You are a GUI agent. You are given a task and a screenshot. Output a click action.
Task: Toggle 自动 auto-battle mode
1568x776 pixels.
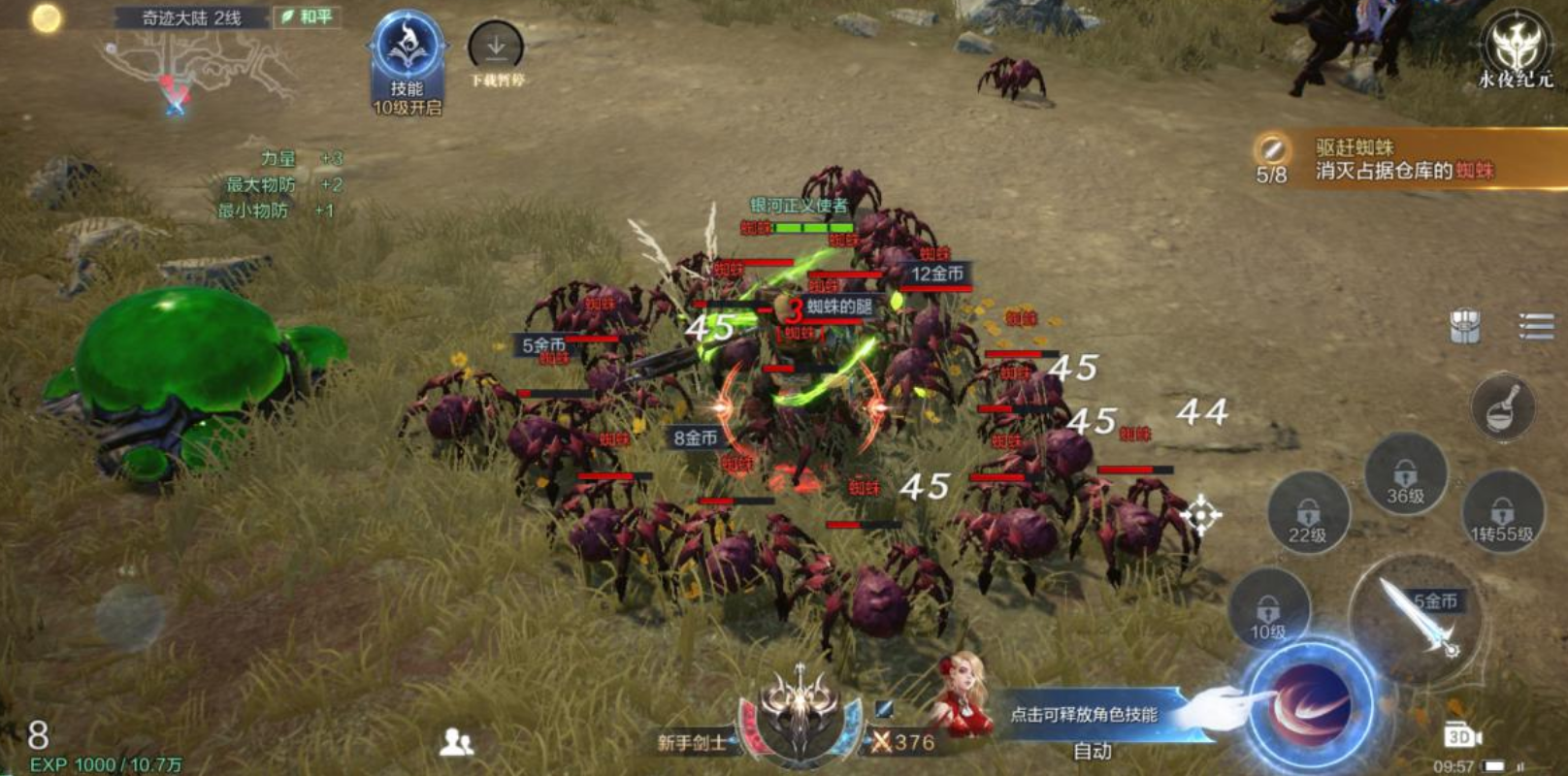pos(1093,751)
